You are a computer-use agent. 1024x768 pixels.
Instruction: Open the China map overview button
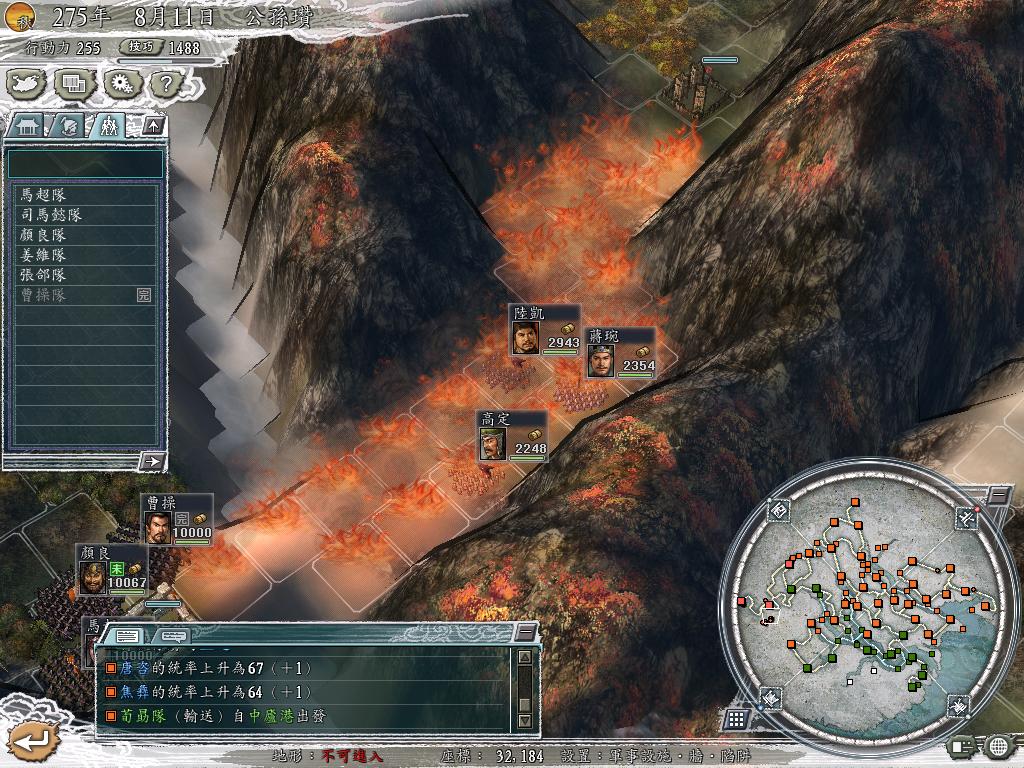(25, 84)
